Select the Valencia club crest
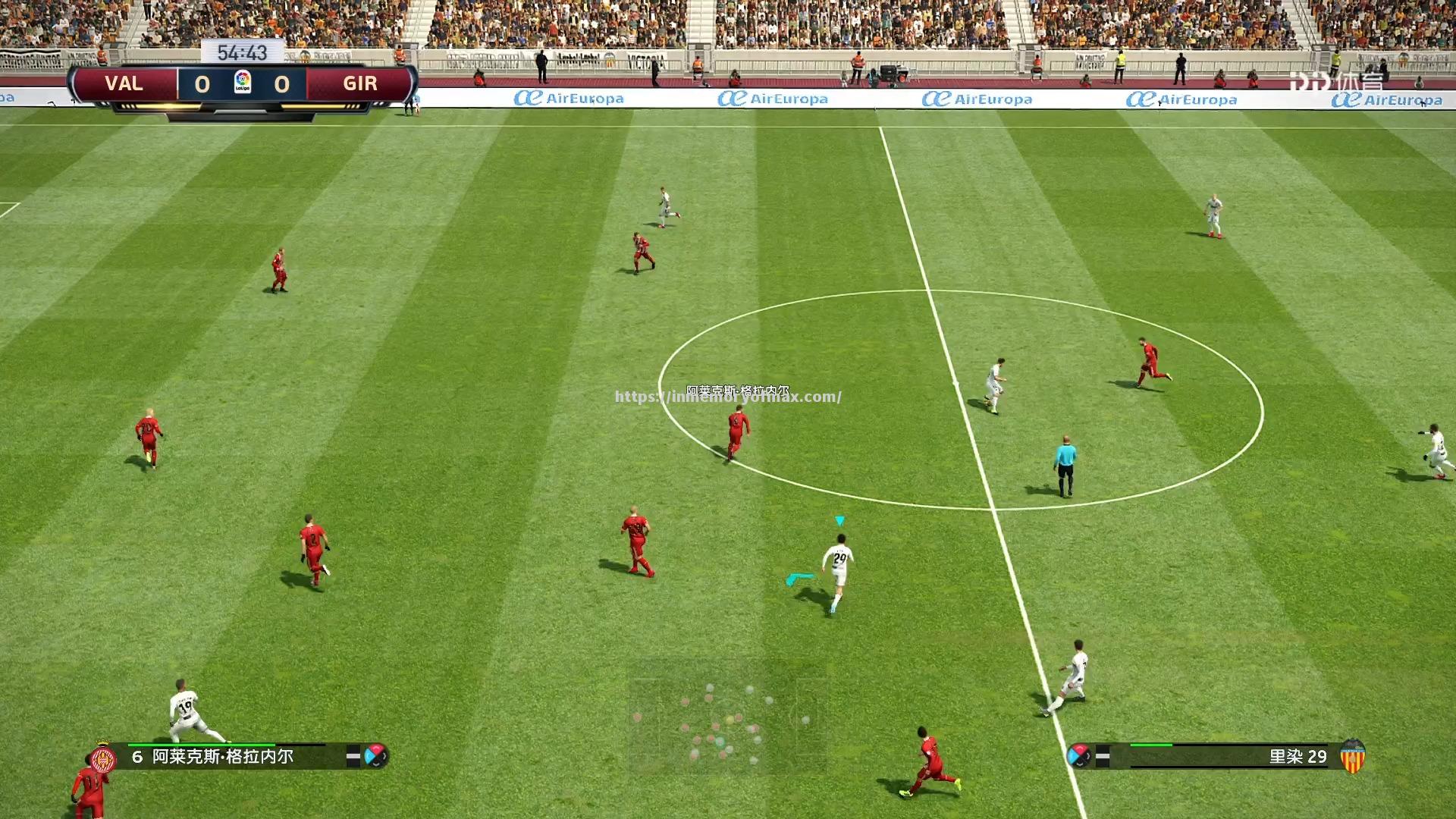The image size is (1456, 819). coord(1352,757)
